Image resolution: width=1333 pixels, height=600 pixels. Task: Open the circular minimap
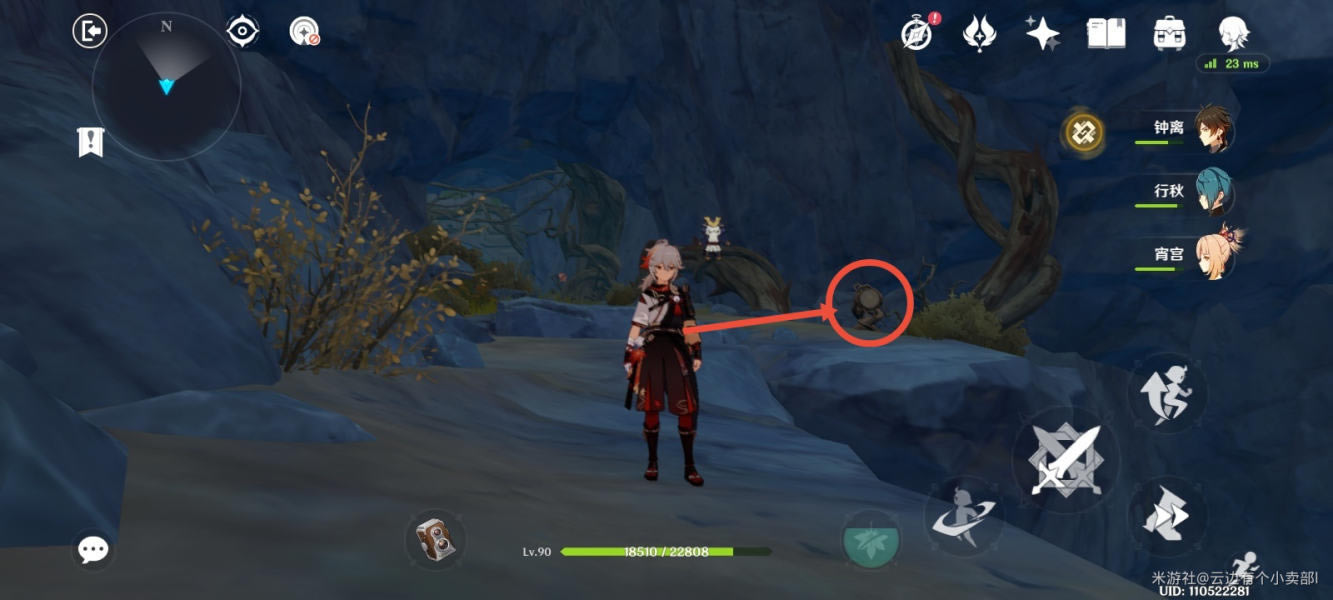[x=166, y=87]
